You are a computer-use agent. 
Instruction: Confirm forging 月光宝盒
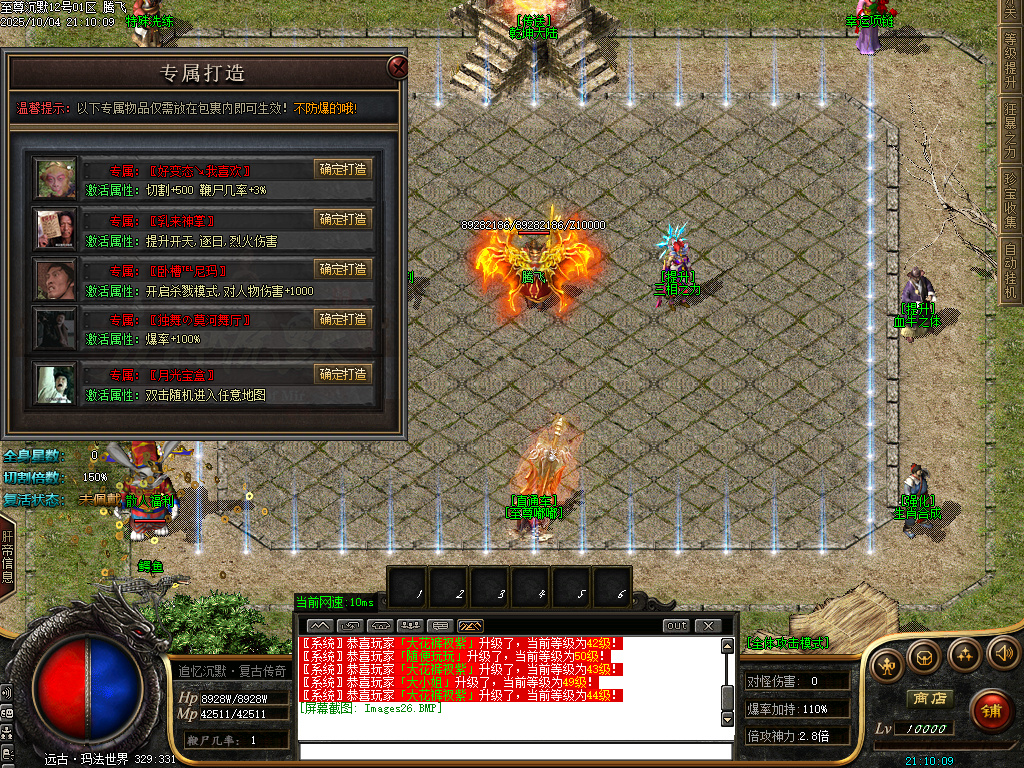[343, 374]
